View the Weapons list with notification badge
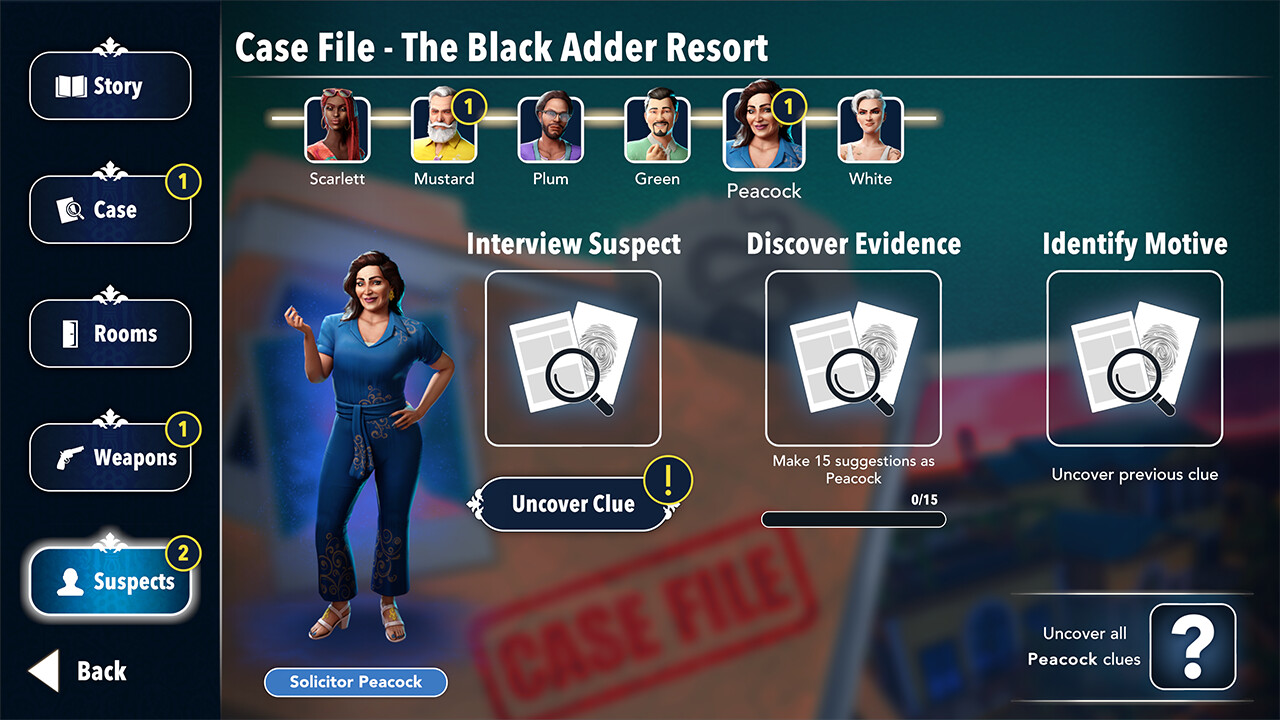The image size is (1280, 720). [x=110, y=458]
